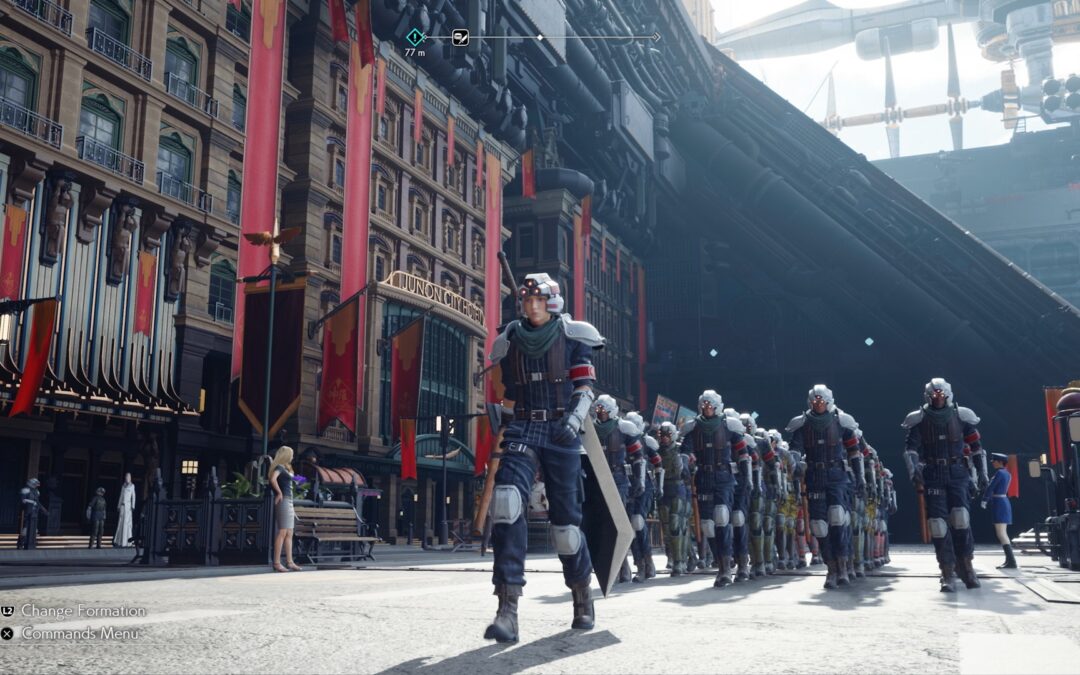Open the Commands Menu
The height and width of the screenshot is (675, 1080).
point(80,633)
